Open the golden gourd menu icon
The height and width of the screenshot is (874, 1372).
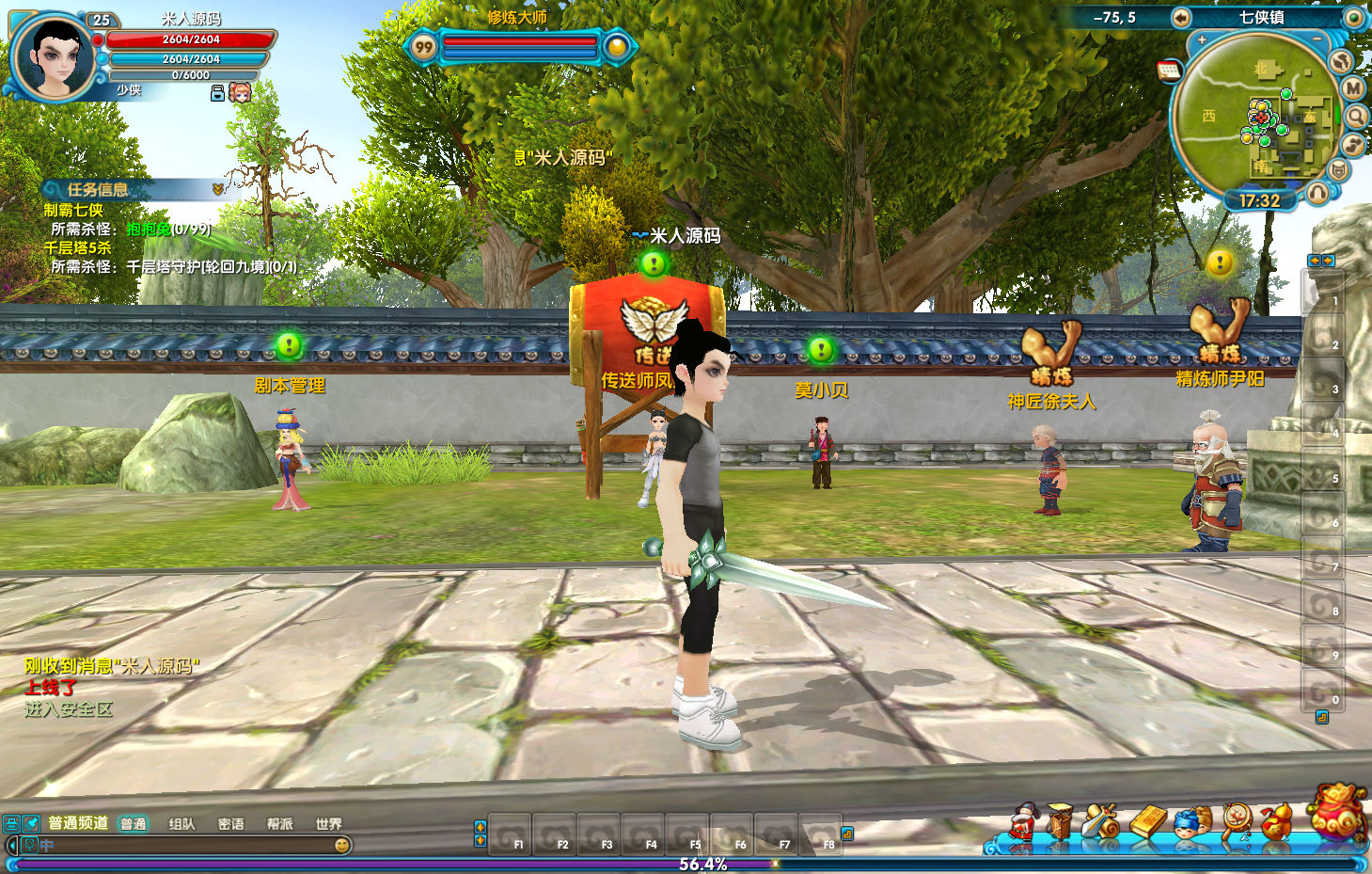tap(1276, 822)
